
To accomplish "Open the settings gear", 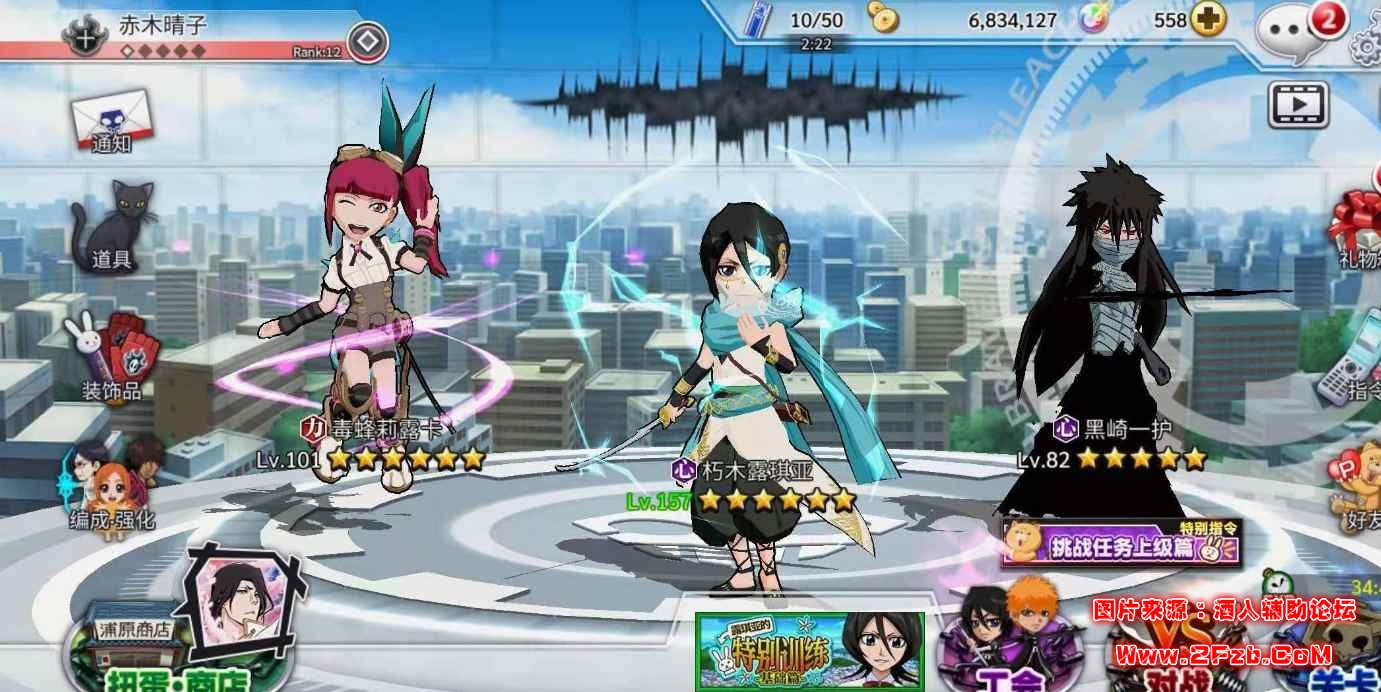I will click(1368, 44).
